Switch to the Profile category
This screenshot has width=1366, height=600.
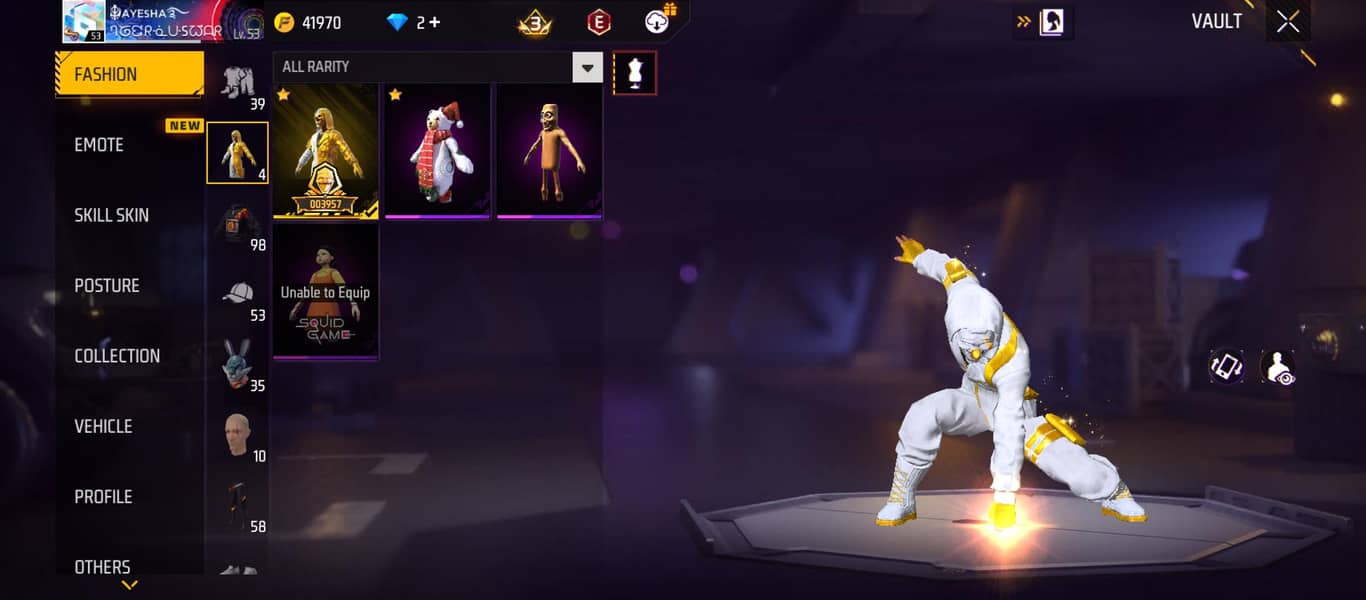click(x=103, y=496)
